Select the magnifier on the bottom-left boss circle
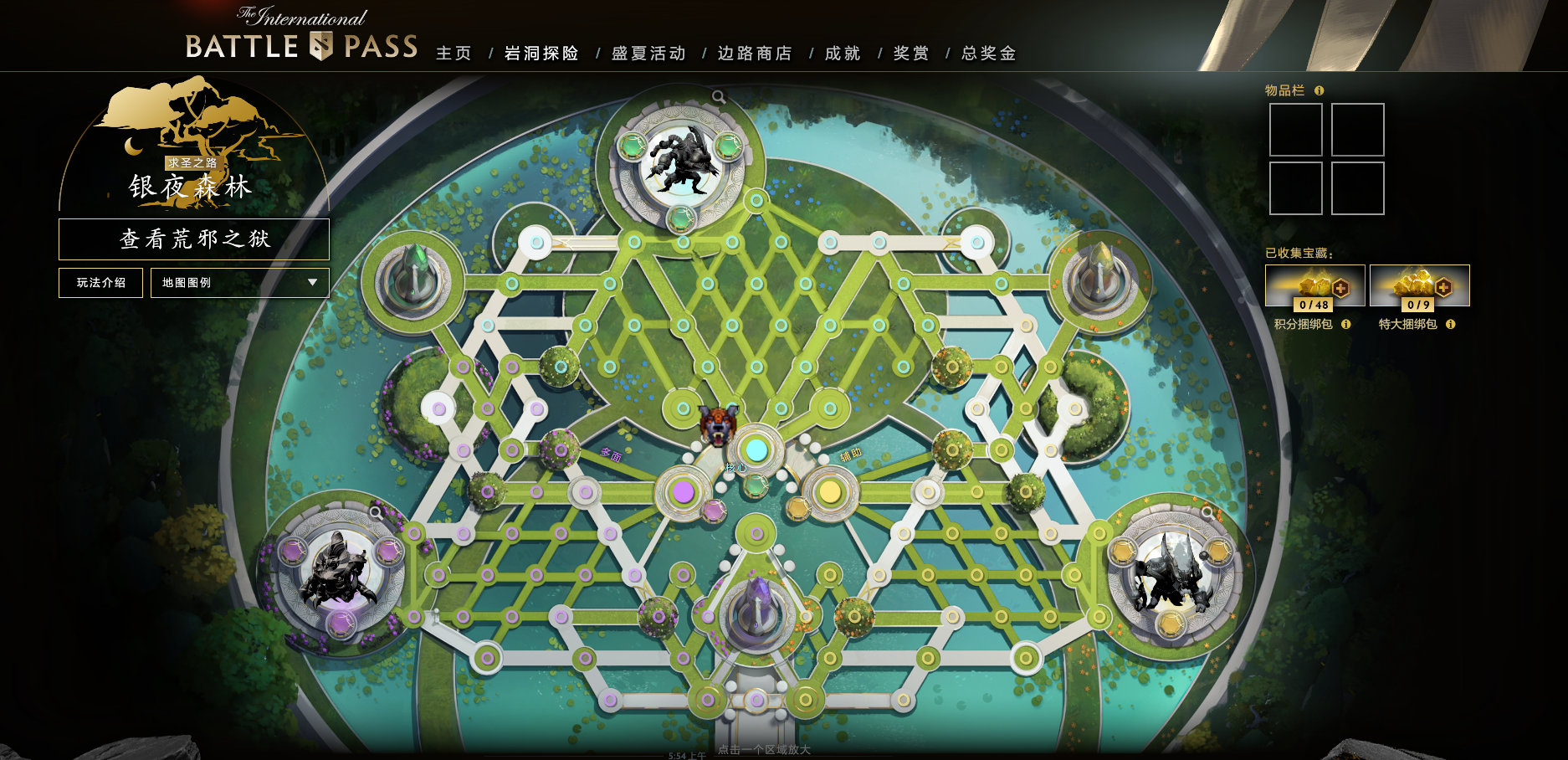Screen dimensions: 1568x760 375,512
